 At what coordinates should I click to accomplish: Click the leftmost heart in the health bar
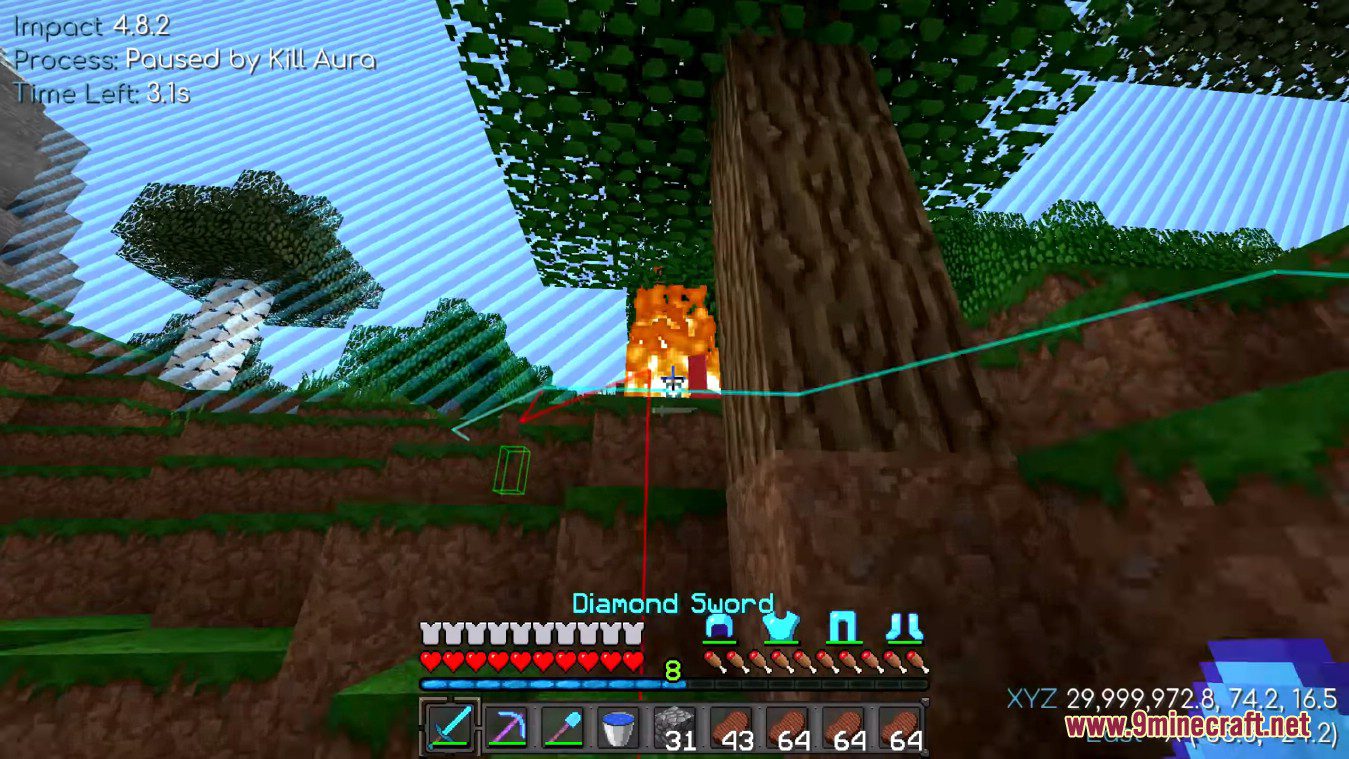[429, 661]
